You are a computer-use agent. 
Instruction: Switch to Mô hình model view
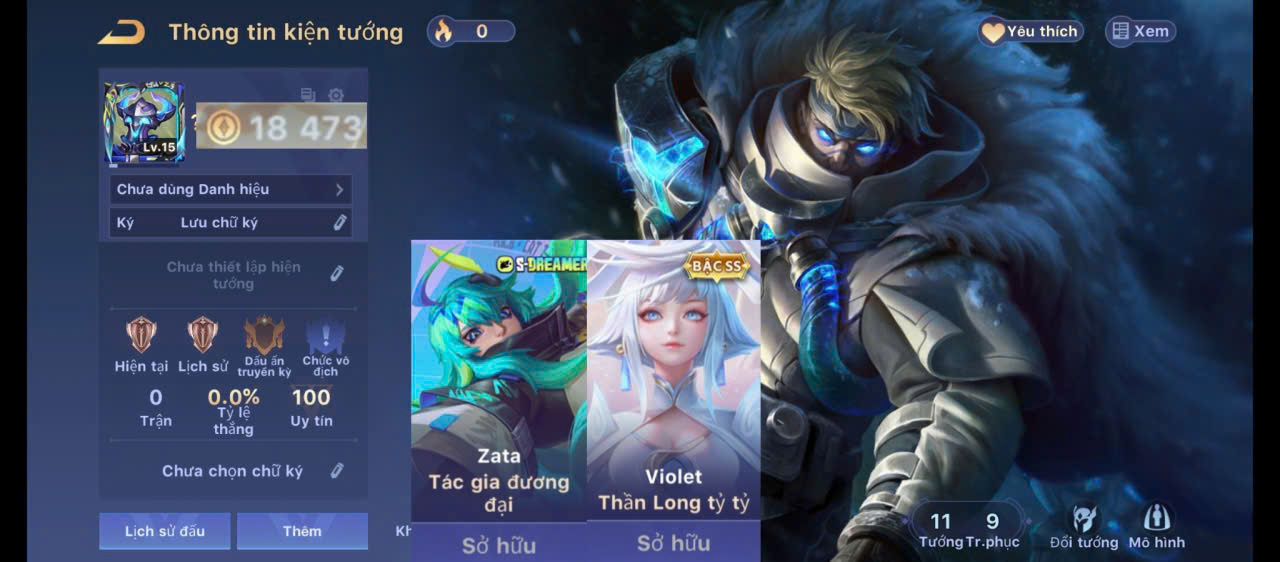pos(1156,526)
